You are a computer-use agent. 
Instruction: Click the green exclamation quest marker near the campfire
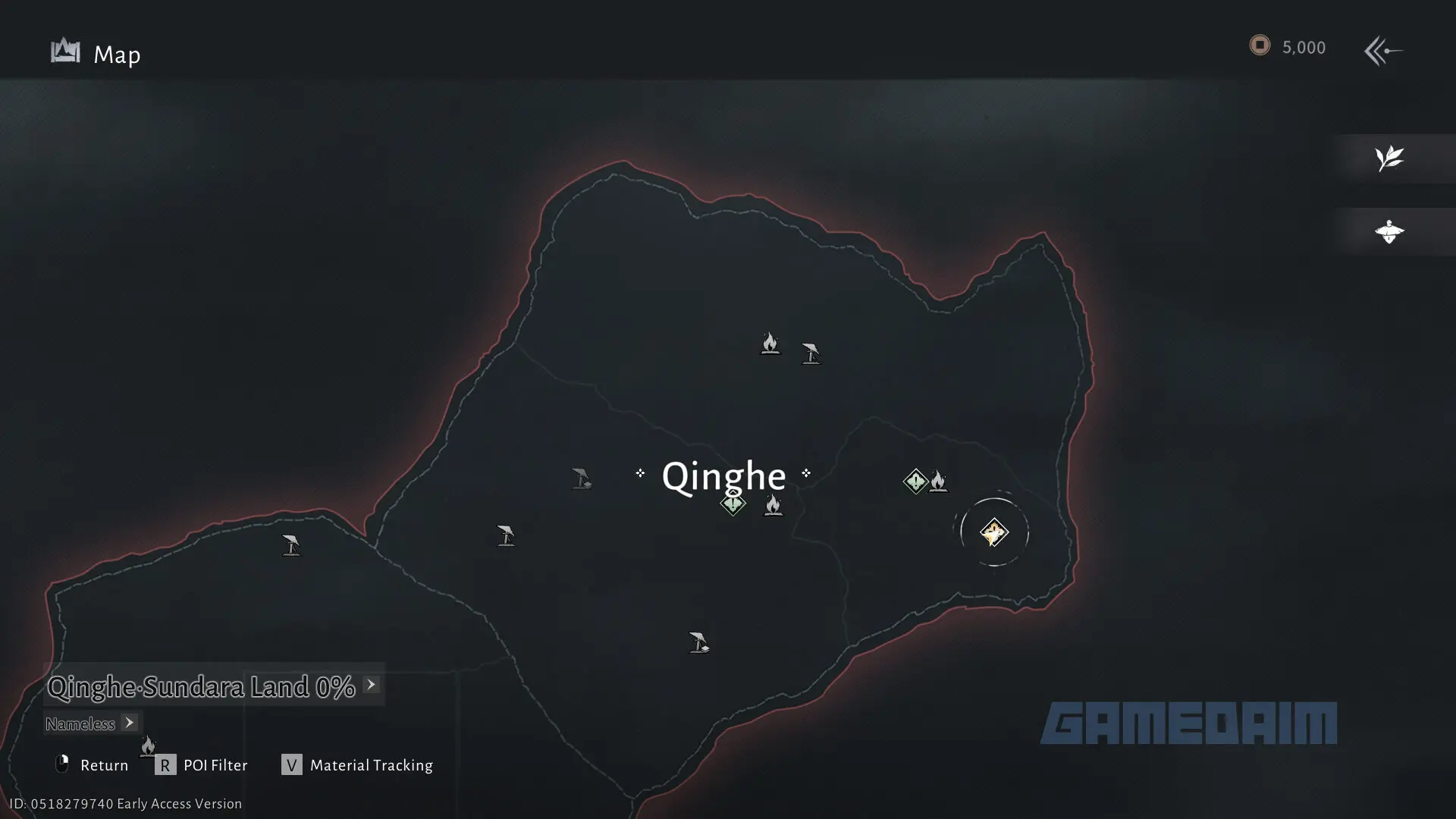[915, 480]
